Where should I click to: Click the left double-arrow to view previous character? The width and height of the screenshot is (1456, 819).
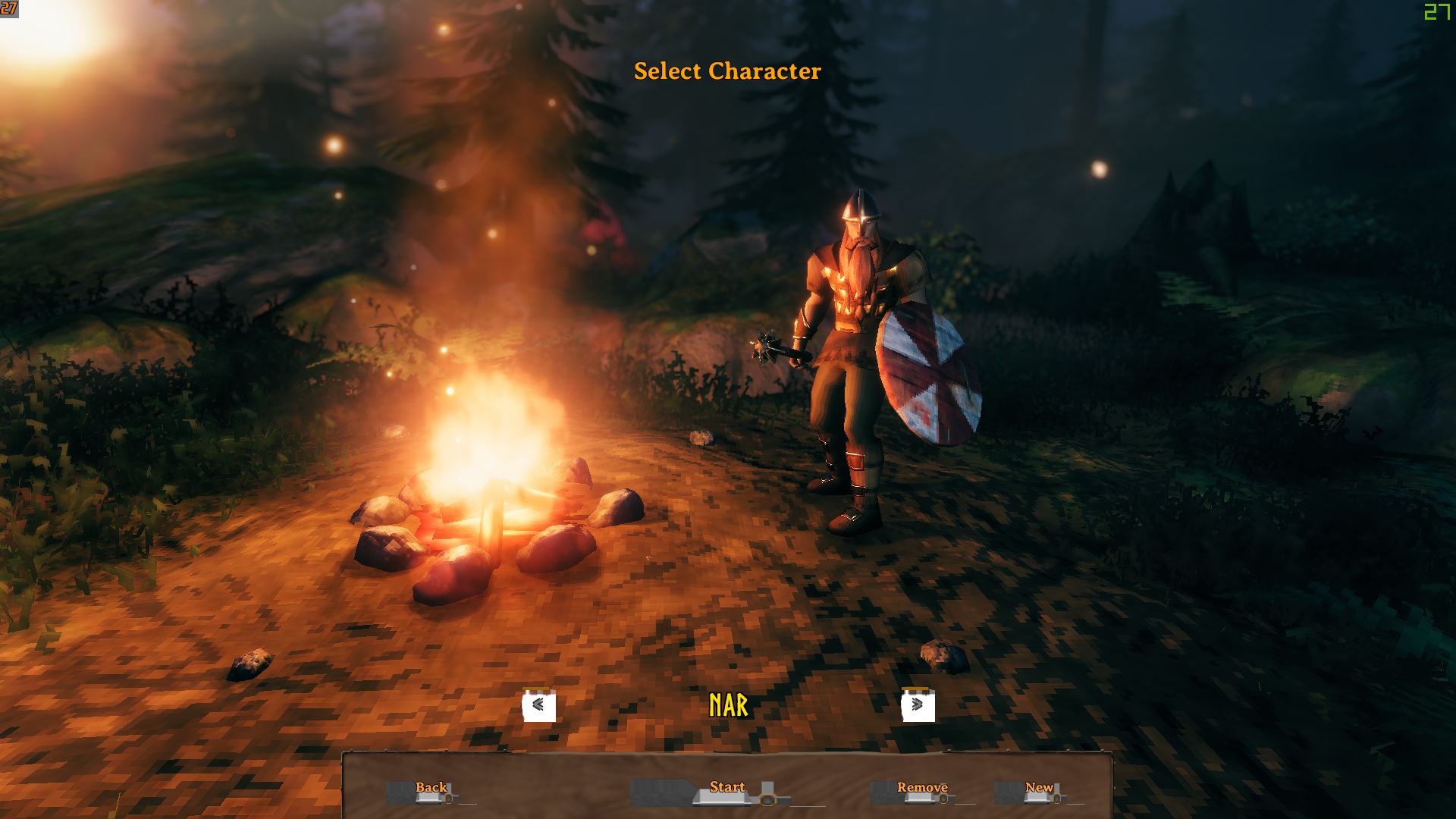tap(539, 704)
